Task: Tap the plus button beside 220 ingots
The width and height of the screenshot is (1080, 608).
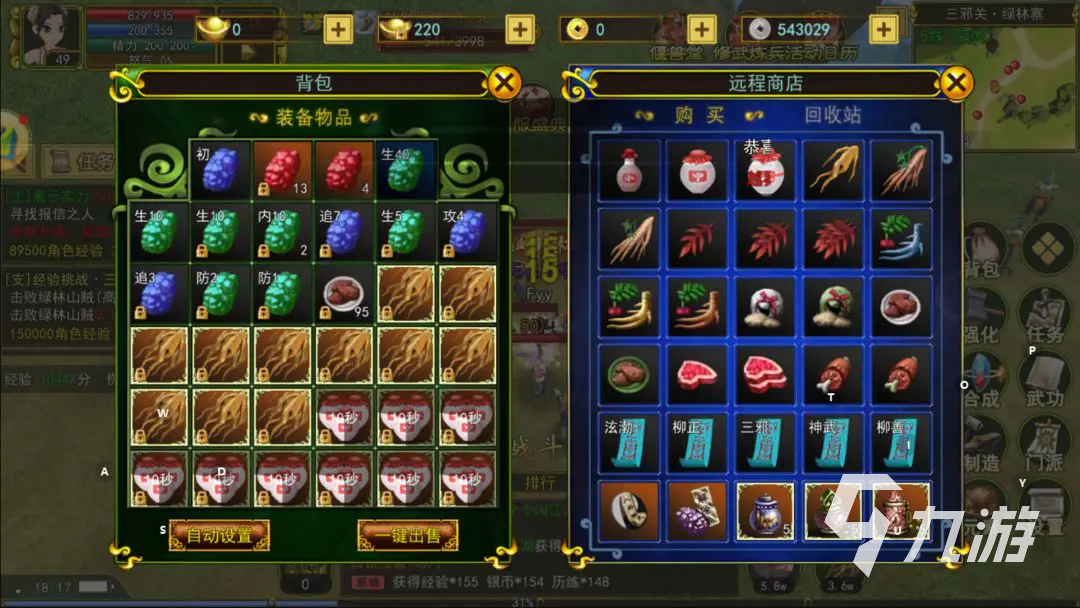Action: pos(519,29)
